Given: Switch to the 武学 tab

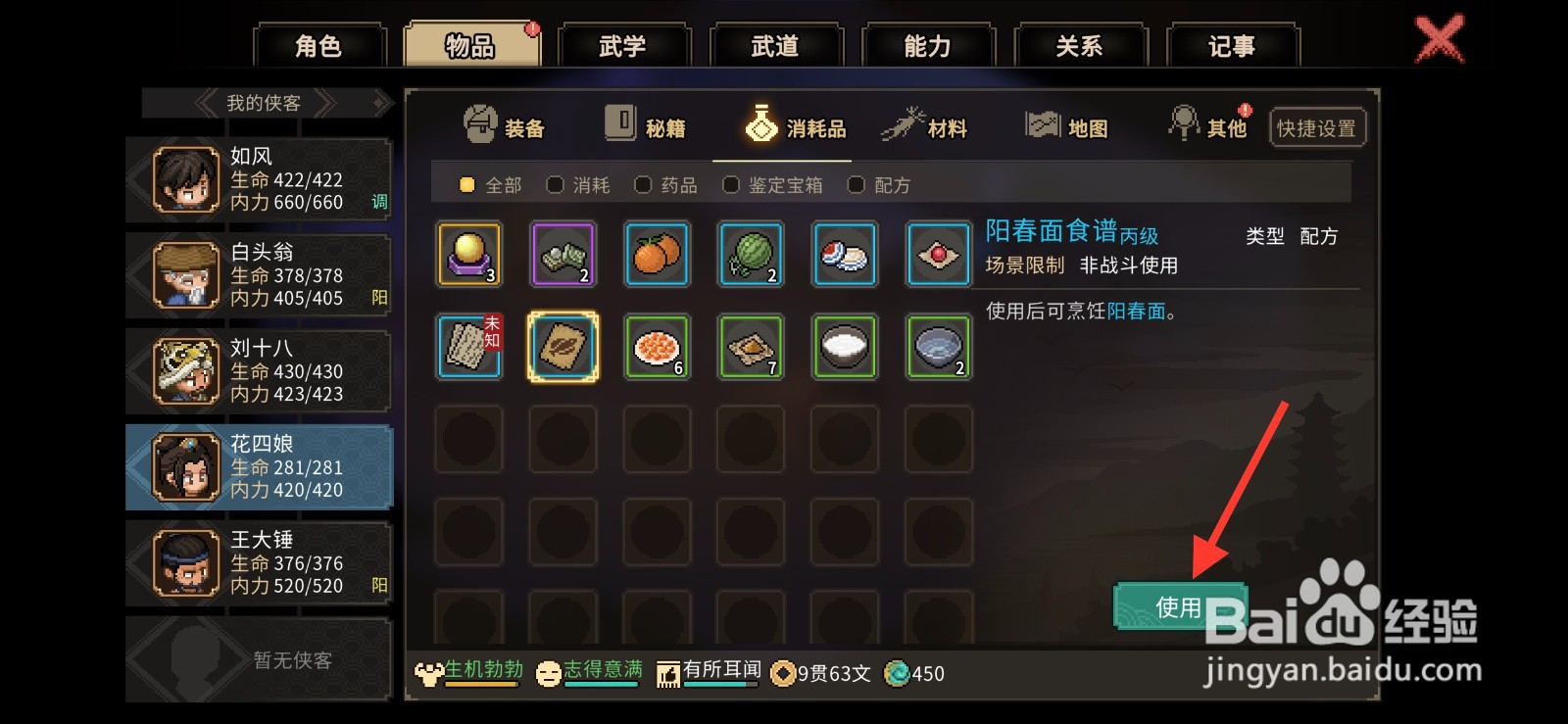Looking at the screenshot, I should 623,43.
